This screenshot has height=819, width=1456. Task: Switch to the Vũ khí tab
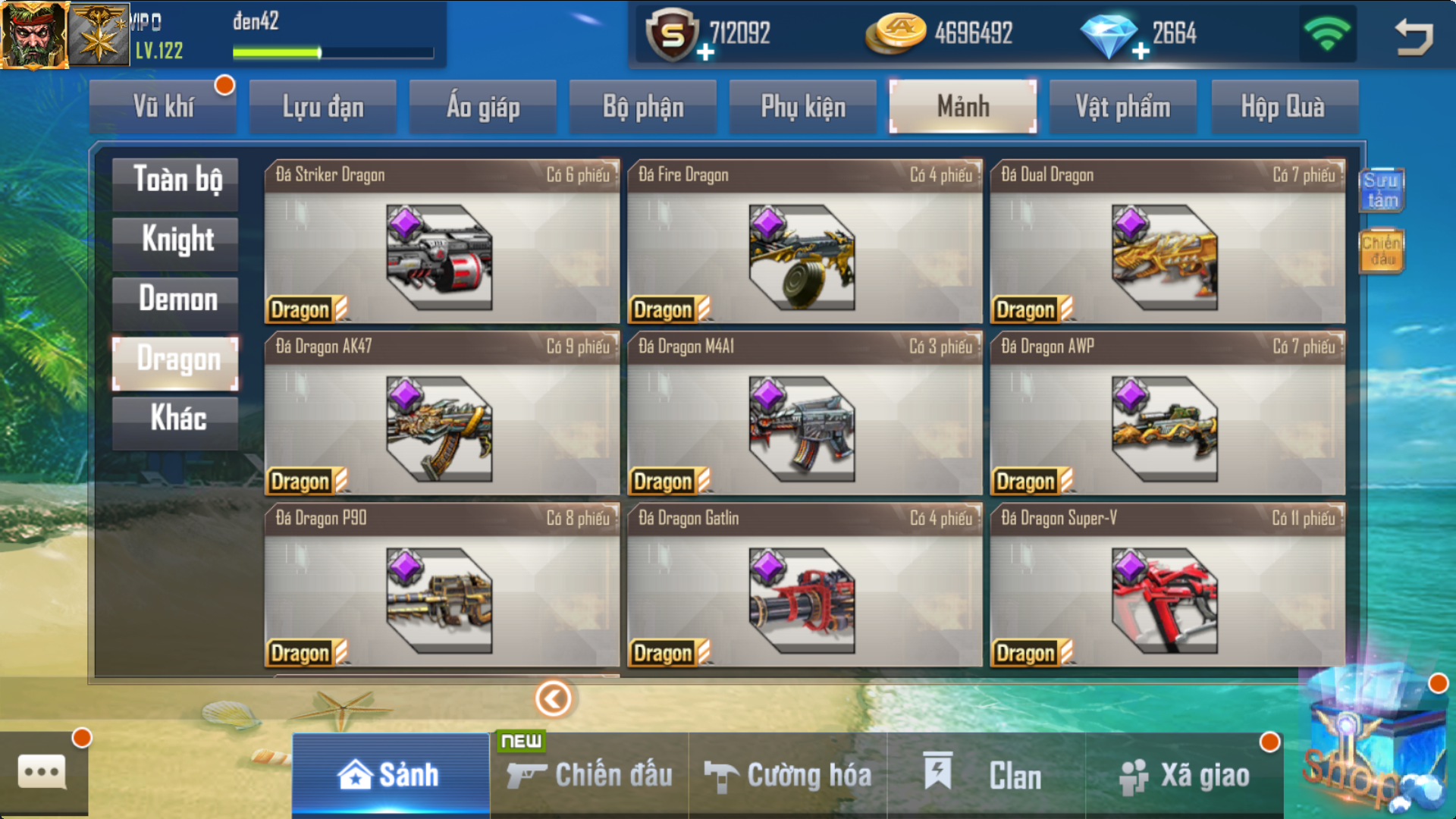[163, 107]
